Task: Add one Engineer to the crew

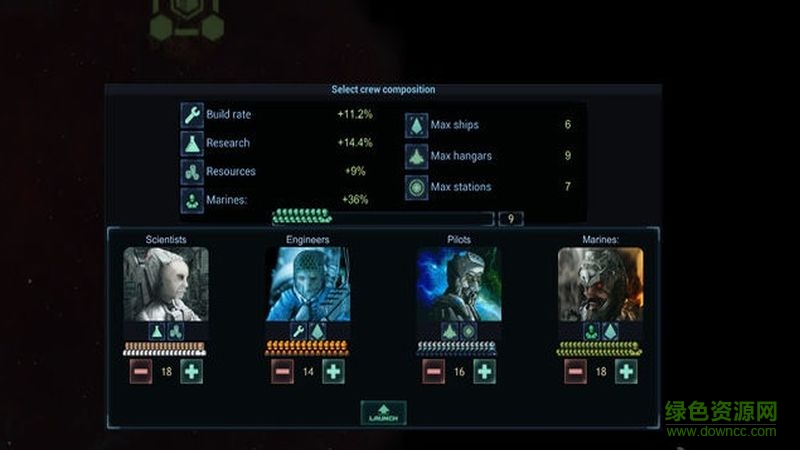Action: (333, 371)
